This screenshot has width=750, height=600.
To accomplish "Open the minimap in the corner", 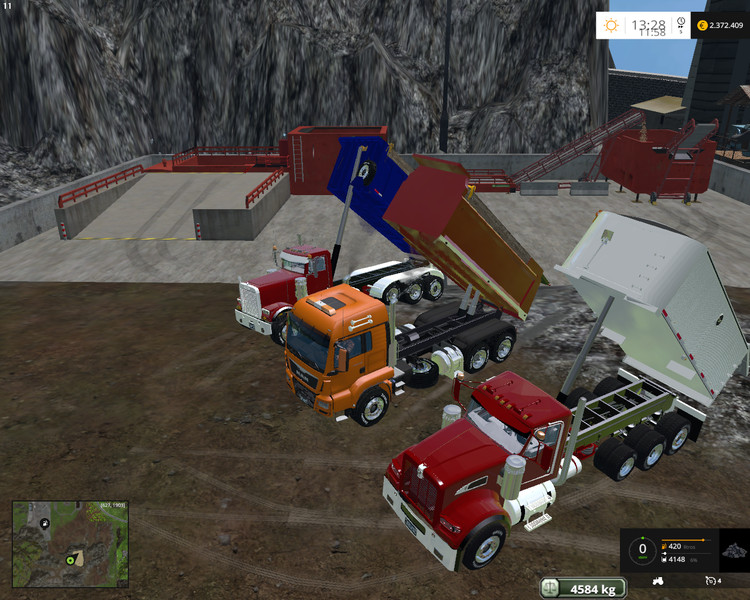I will (x=70, y=543).
